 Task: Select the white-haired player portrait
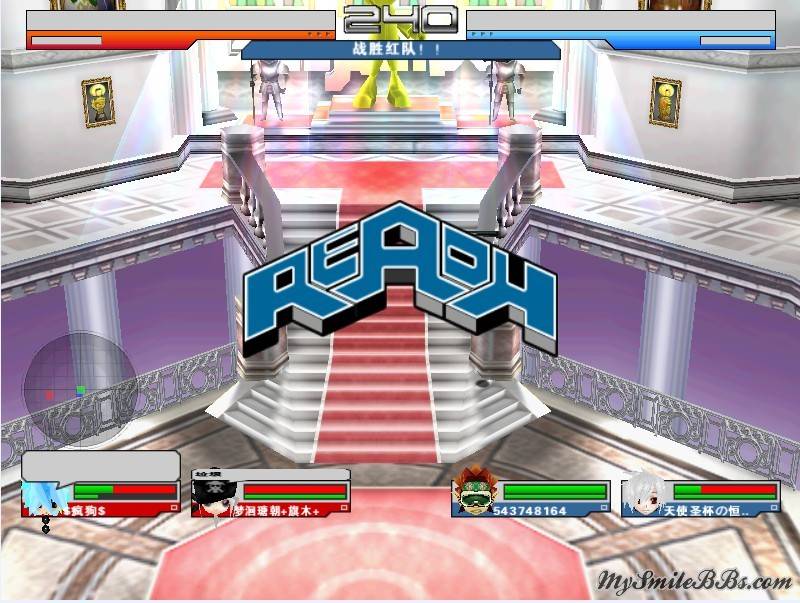(x=644, y=494)
